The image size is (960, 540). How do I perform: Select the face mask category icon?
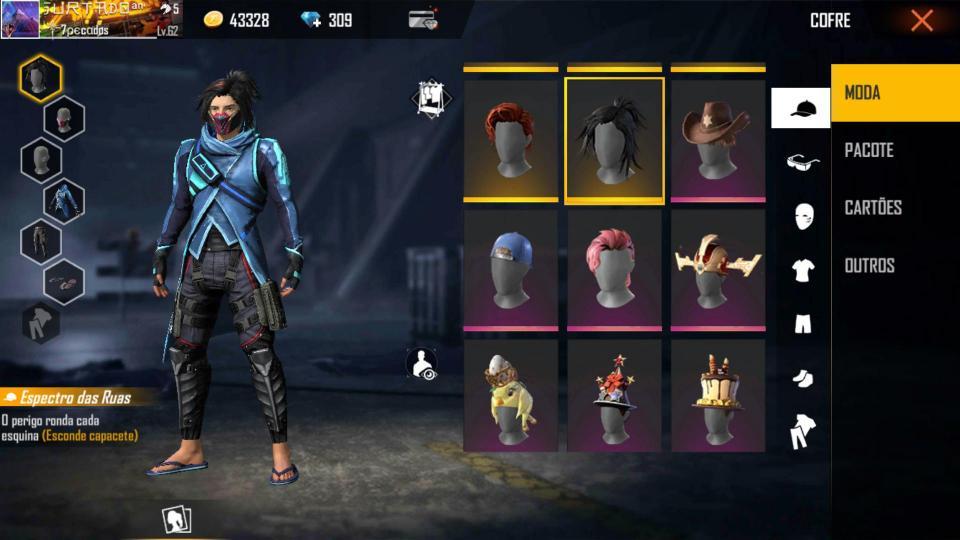tap(802, 216)
